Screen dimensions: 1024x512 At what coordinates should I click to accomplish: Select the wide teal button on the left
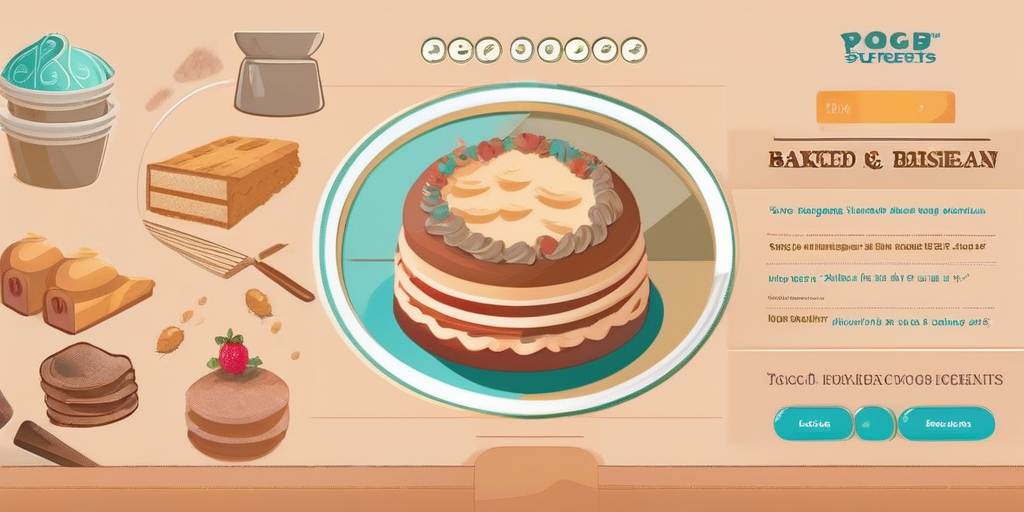click(x=812, y=423)
